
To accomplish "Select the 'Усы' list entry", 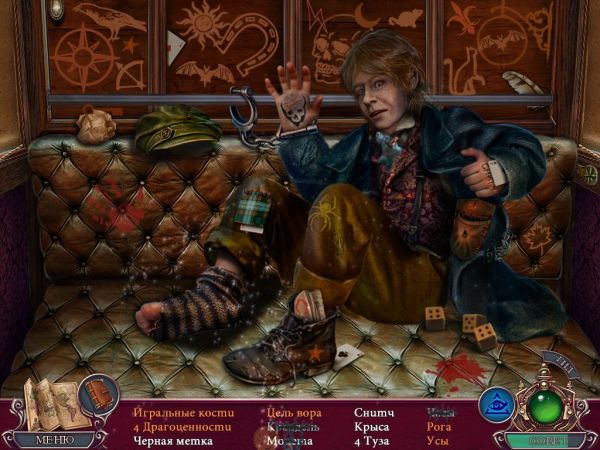I will point(439,441).
